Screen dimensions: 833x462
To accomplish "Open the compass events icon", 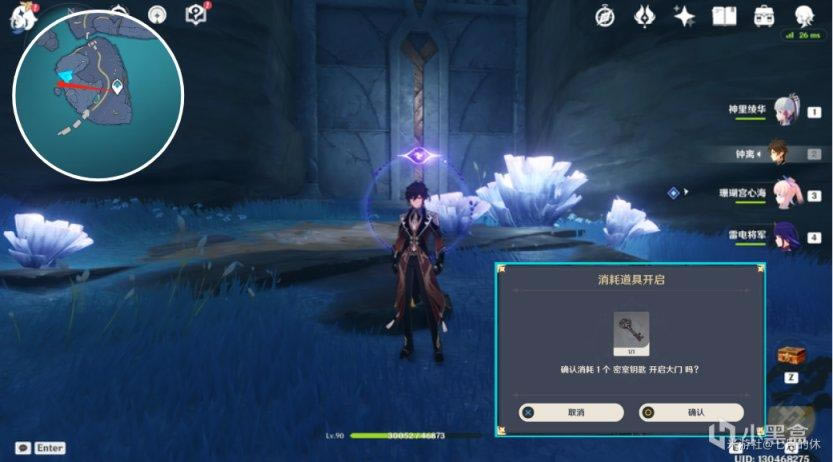I will (x=606, y=15).
